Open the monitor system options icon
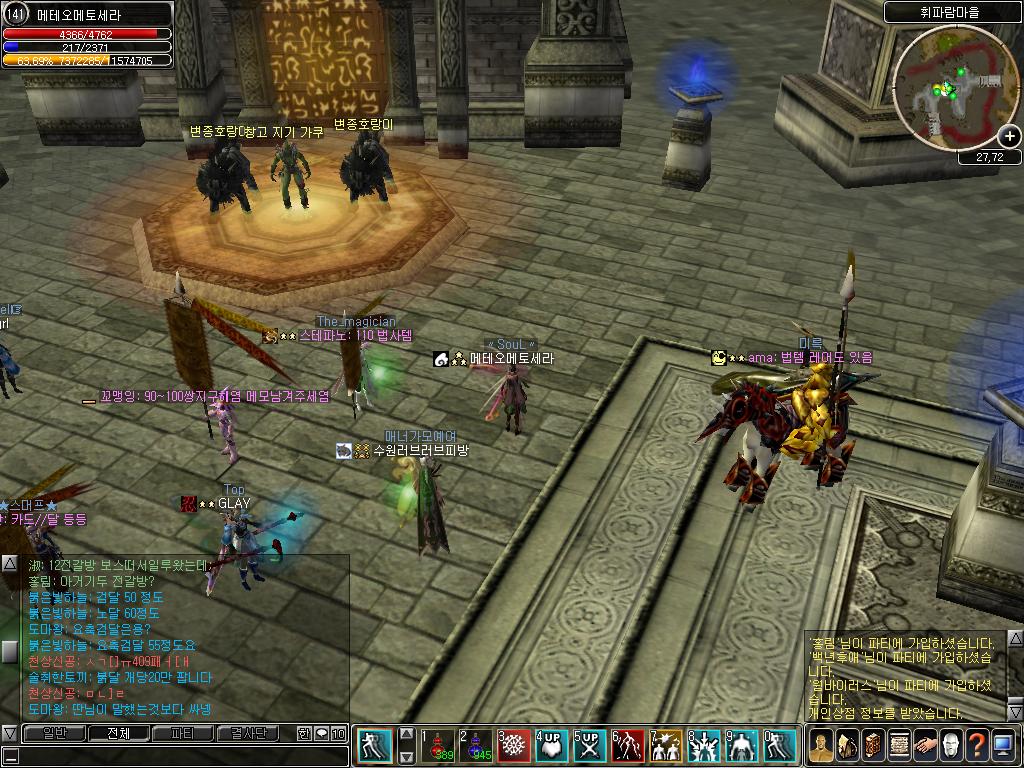The height and width of the screenshot is (768, 1024). (1002, 745)
